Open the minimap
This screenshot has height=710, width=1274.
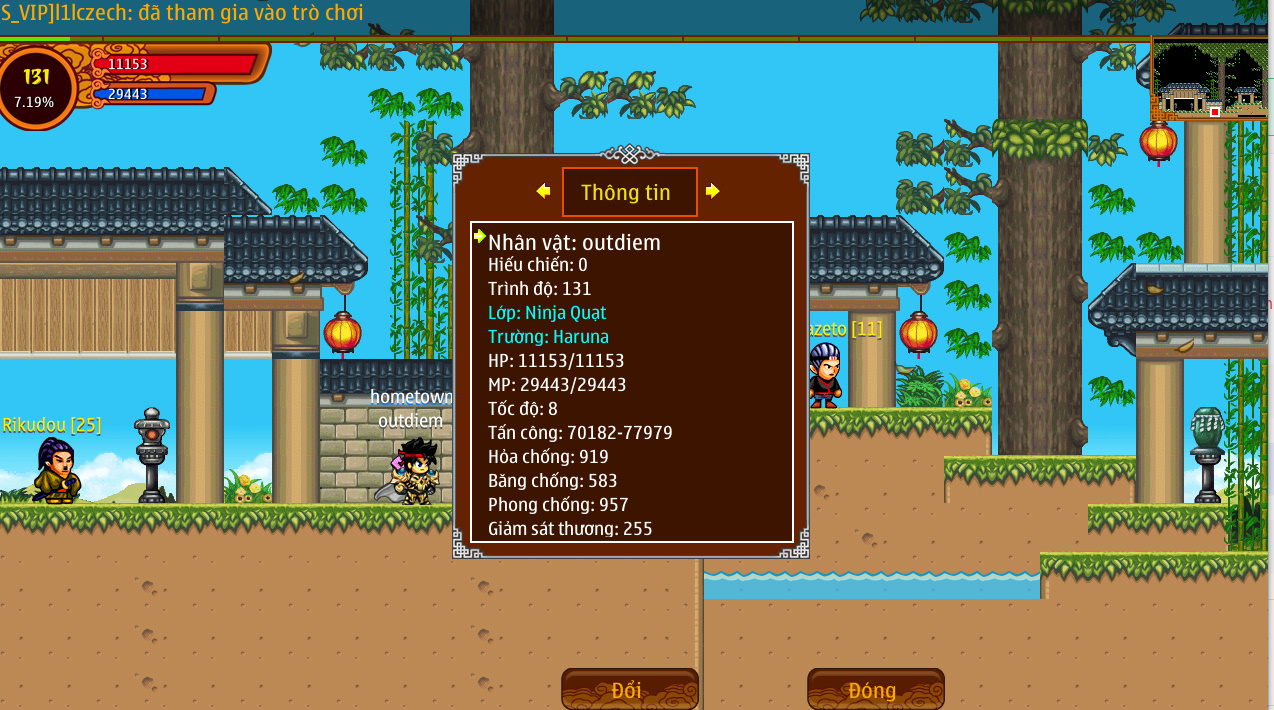(1209, 80)
